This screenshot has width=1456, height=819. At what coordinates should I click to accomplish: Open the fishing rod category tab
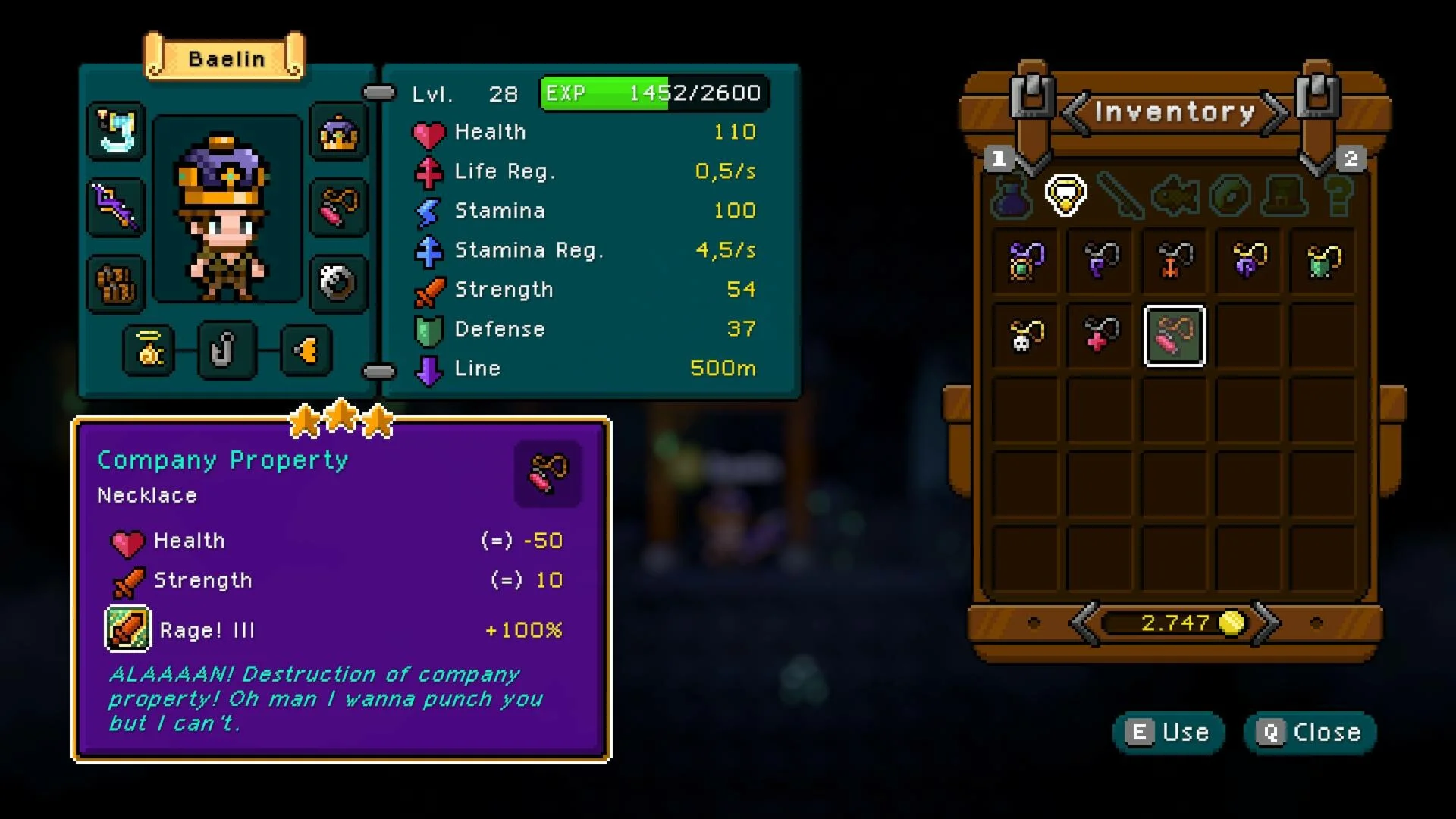click(1120, 196)
